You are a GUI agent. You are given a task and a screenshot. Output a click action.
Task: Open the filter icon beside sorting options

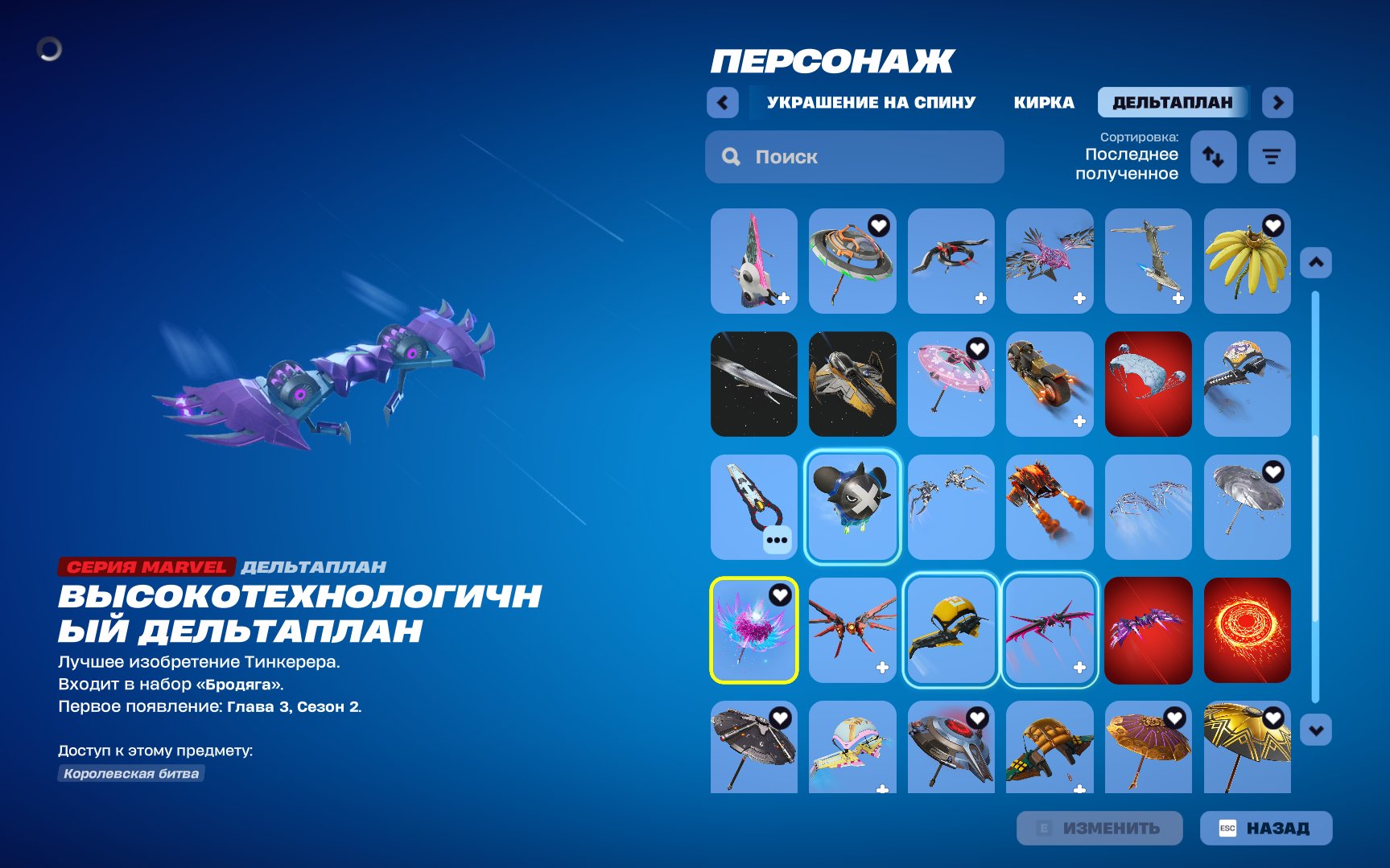tap(1272, 157)
